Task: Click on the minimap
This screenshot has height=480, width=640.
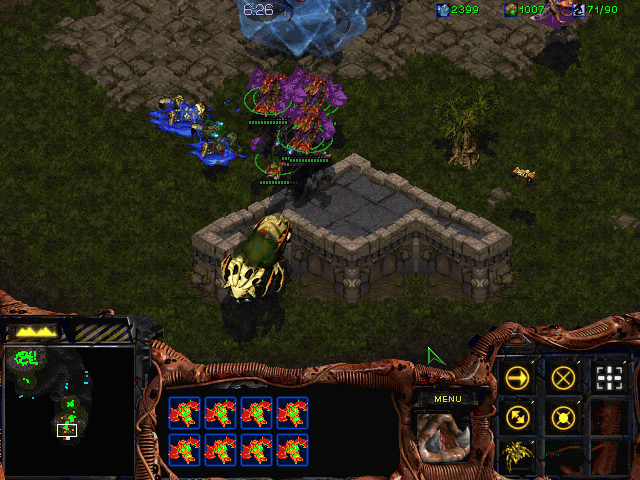Action: (68, 410)
